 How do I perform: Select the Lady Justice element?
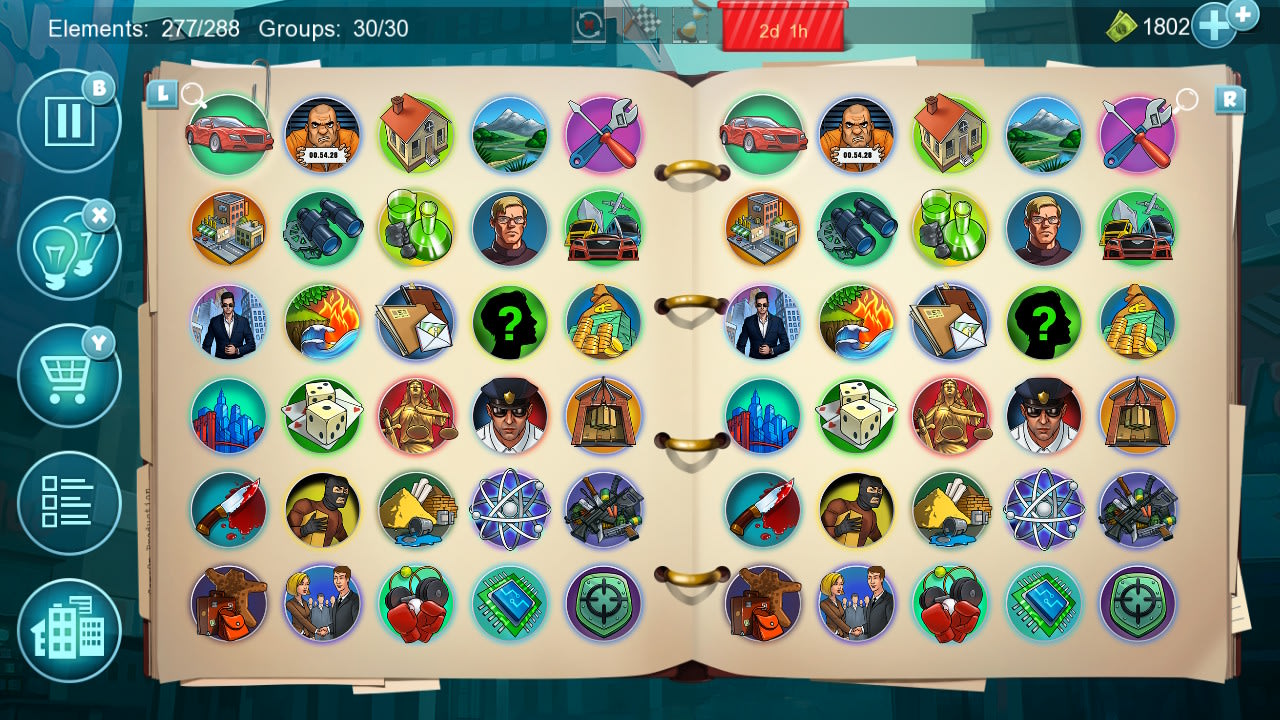(416, 417)
